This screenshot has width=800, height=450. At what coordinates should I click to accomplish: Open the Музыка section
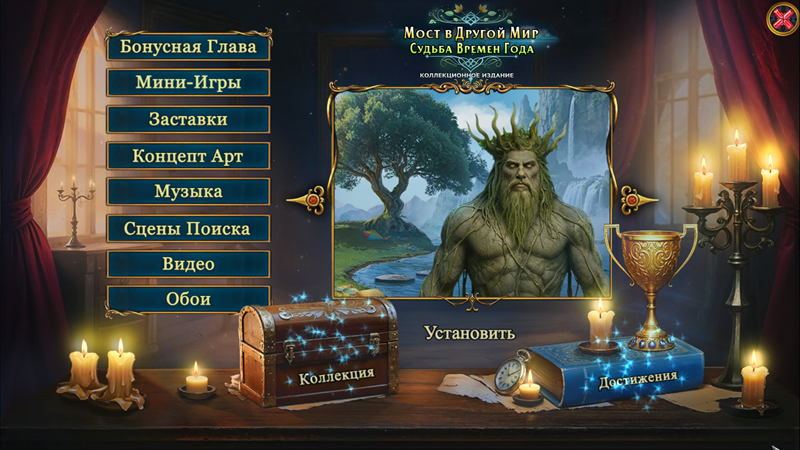[x=188, y=192]
